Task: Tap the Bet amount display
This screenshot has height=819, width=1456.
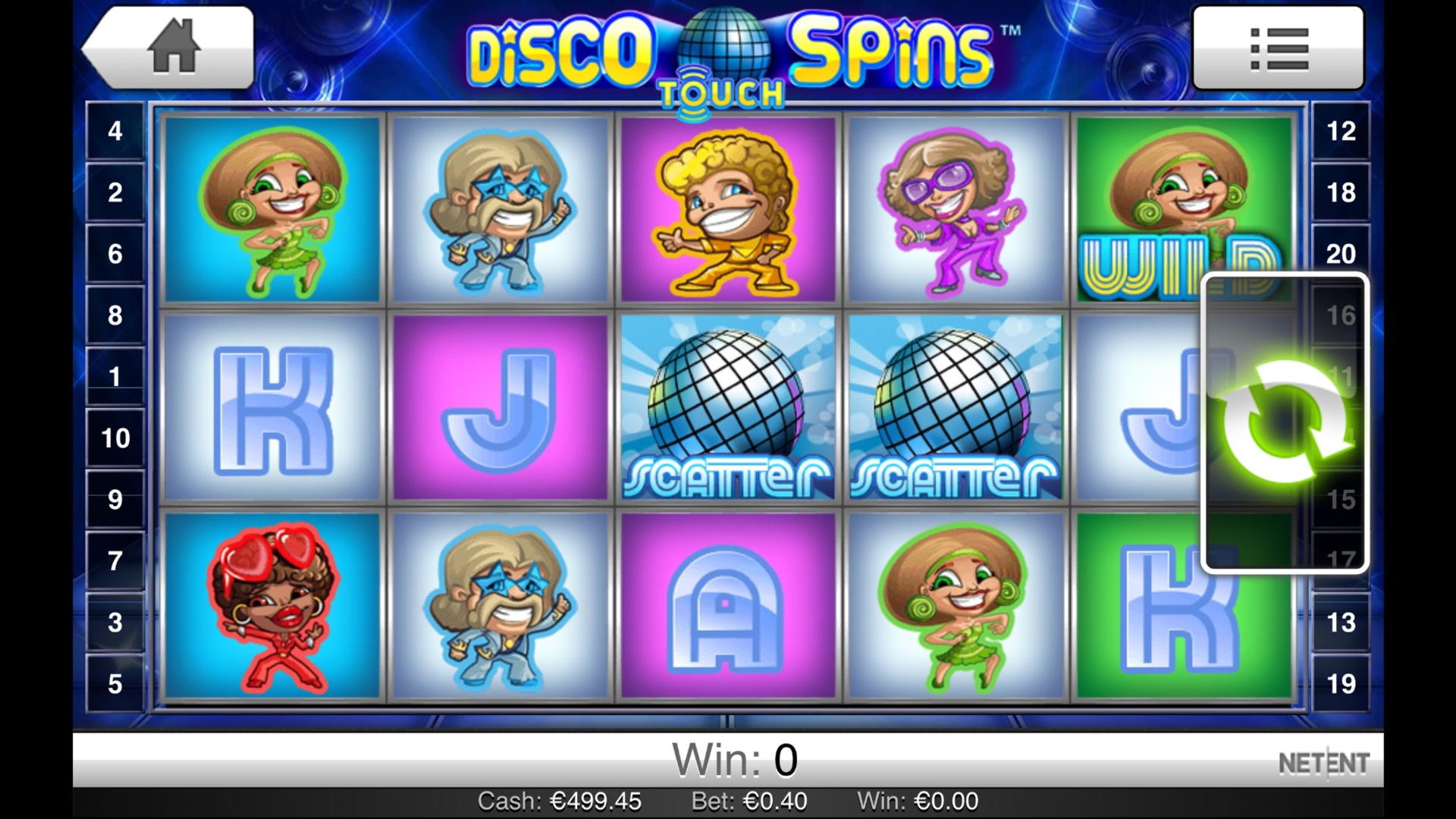Action: 751,801
